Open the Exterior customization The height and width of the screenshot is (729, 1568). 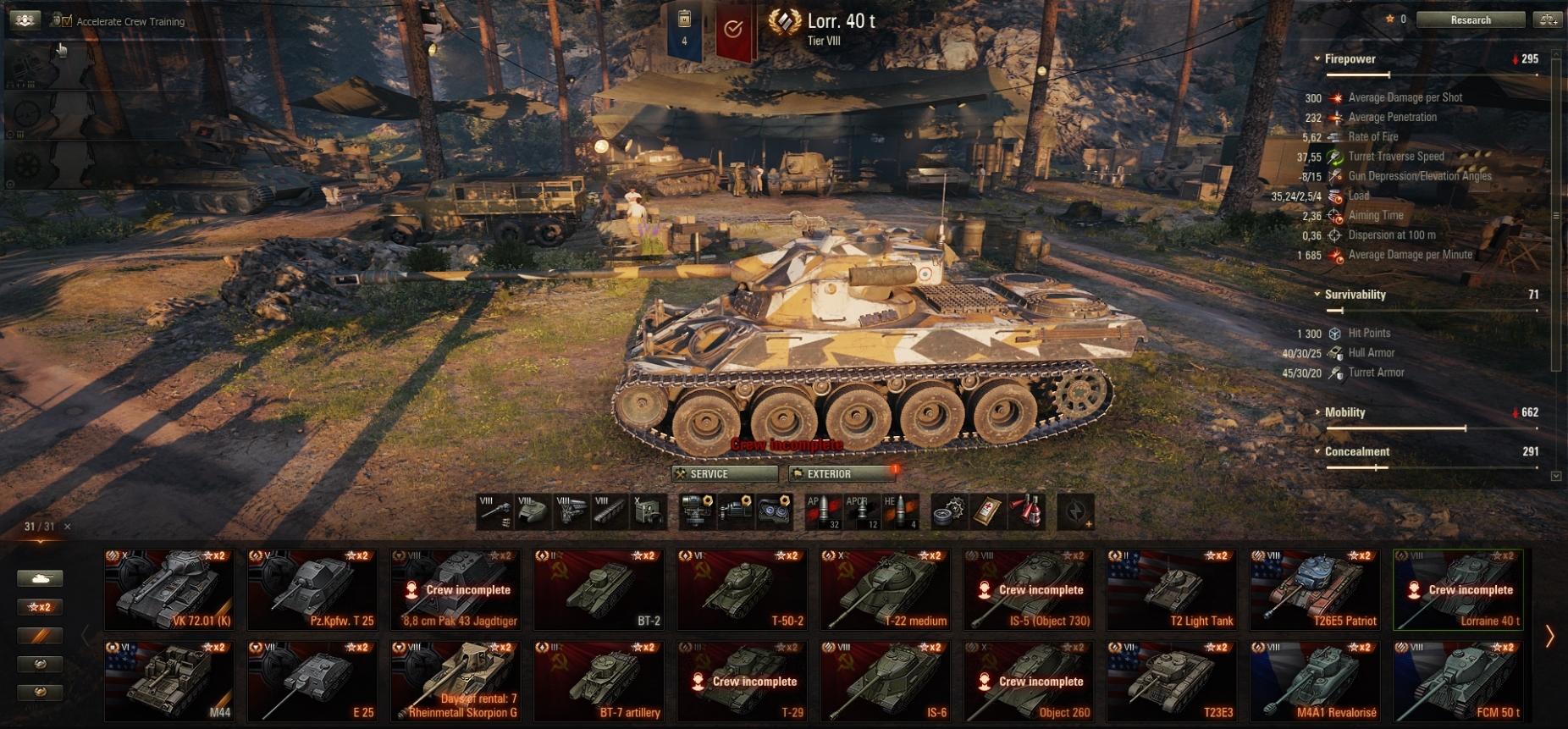pos(841,474)
